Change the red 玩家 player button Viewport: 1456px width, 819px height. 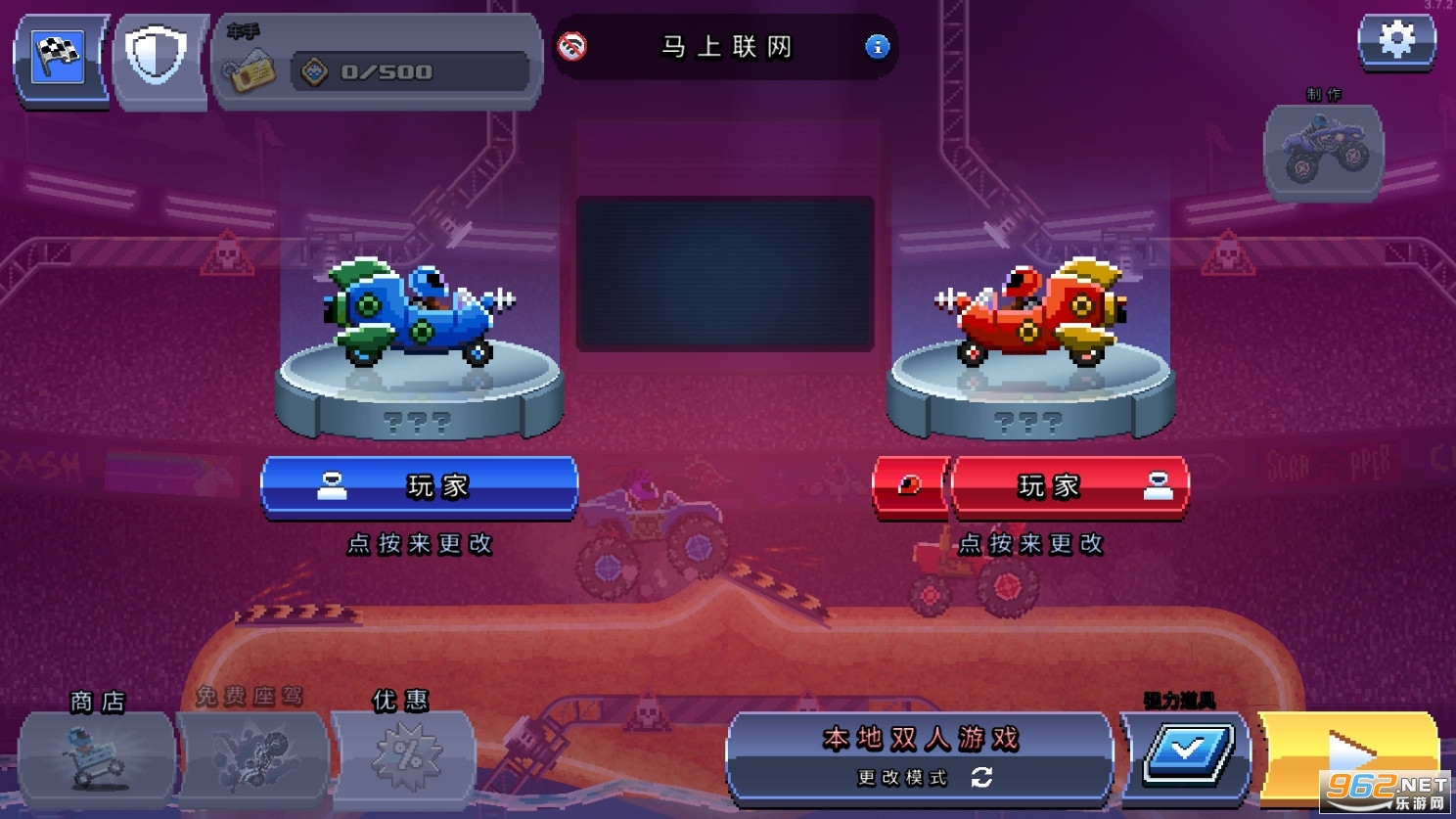(1070, 486)
